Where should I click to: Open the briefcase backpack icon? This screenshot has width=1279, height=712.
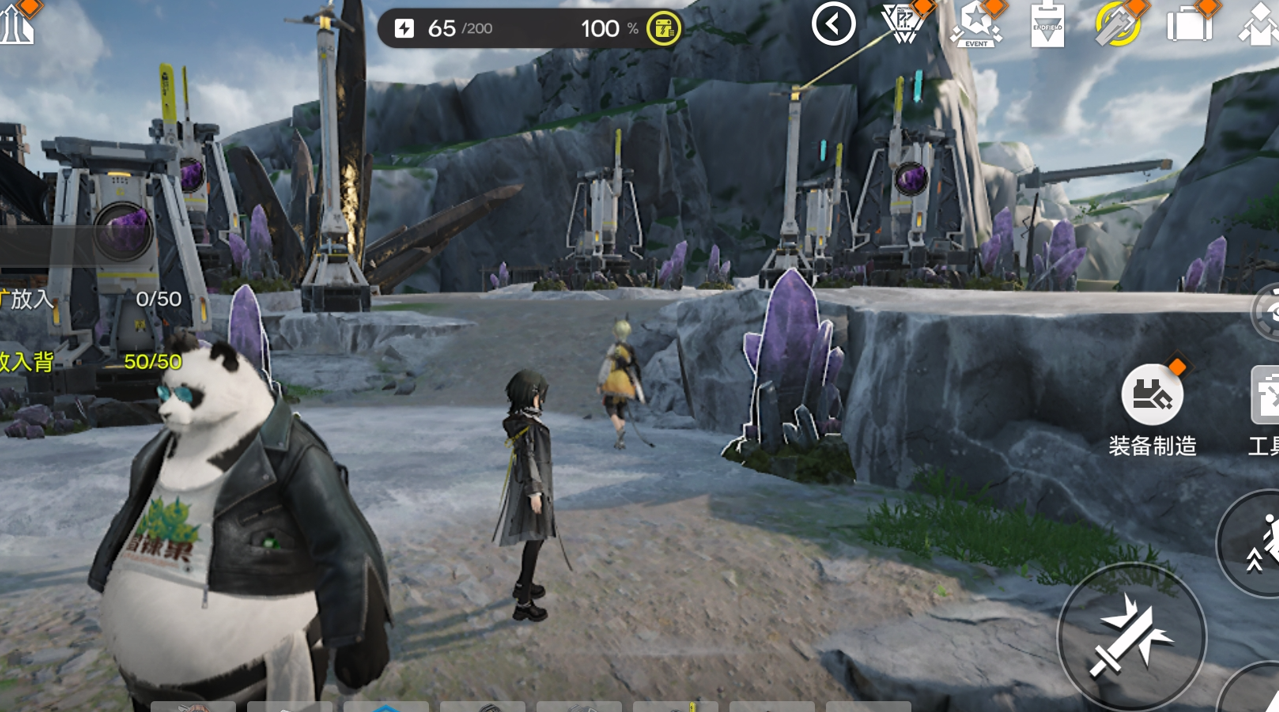pos(1189,22)
